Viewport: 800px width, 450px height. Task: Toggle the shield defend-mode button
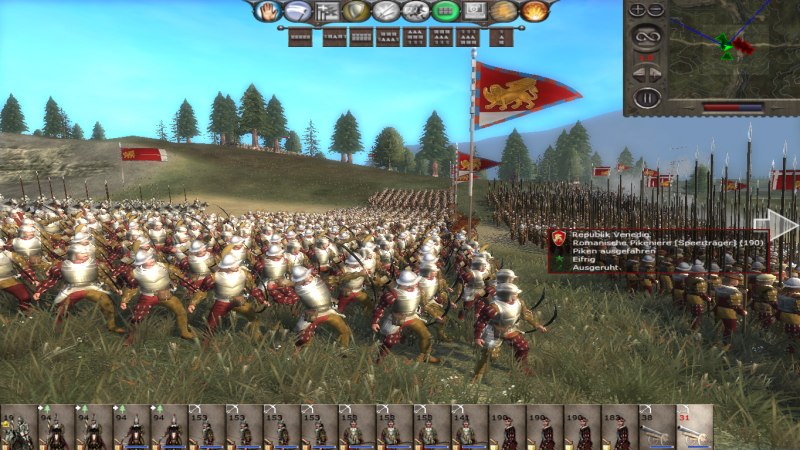pyautogui.click(x=355, y=12)
